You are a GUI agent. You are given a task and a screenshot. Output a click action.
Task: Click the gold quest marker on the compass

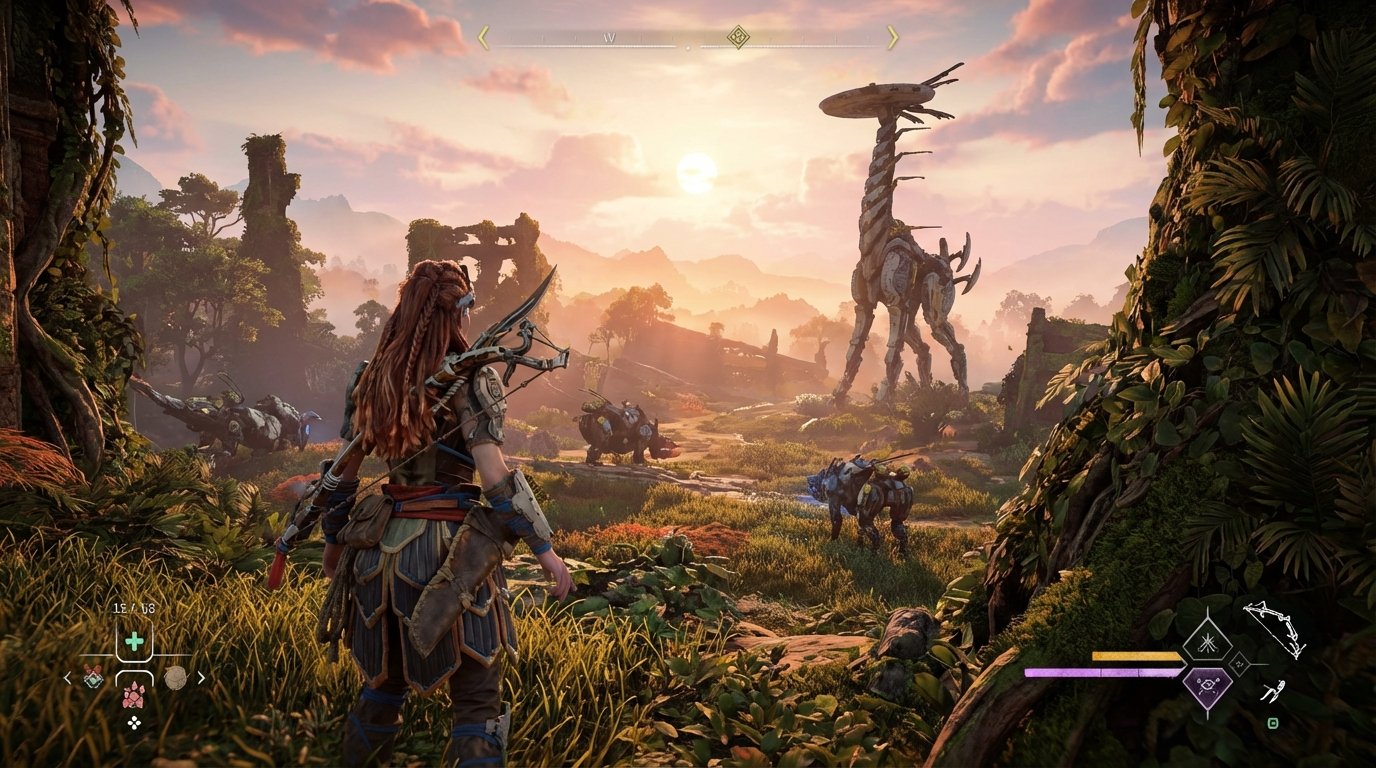(x=737, y=37)
